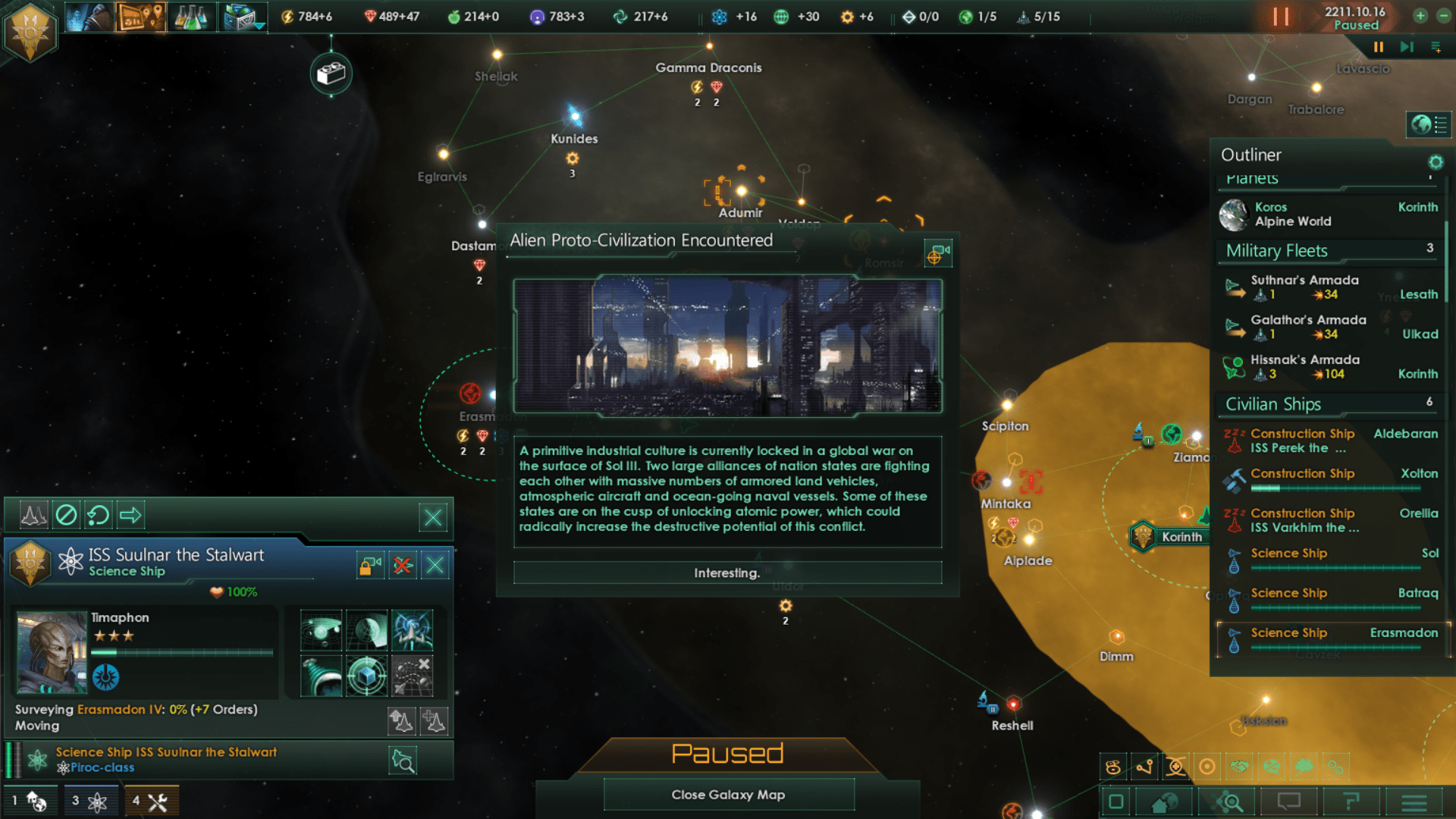
Task: Toggle the cancel-orders icon above the ship panel
Action: [x=67, y=514]
